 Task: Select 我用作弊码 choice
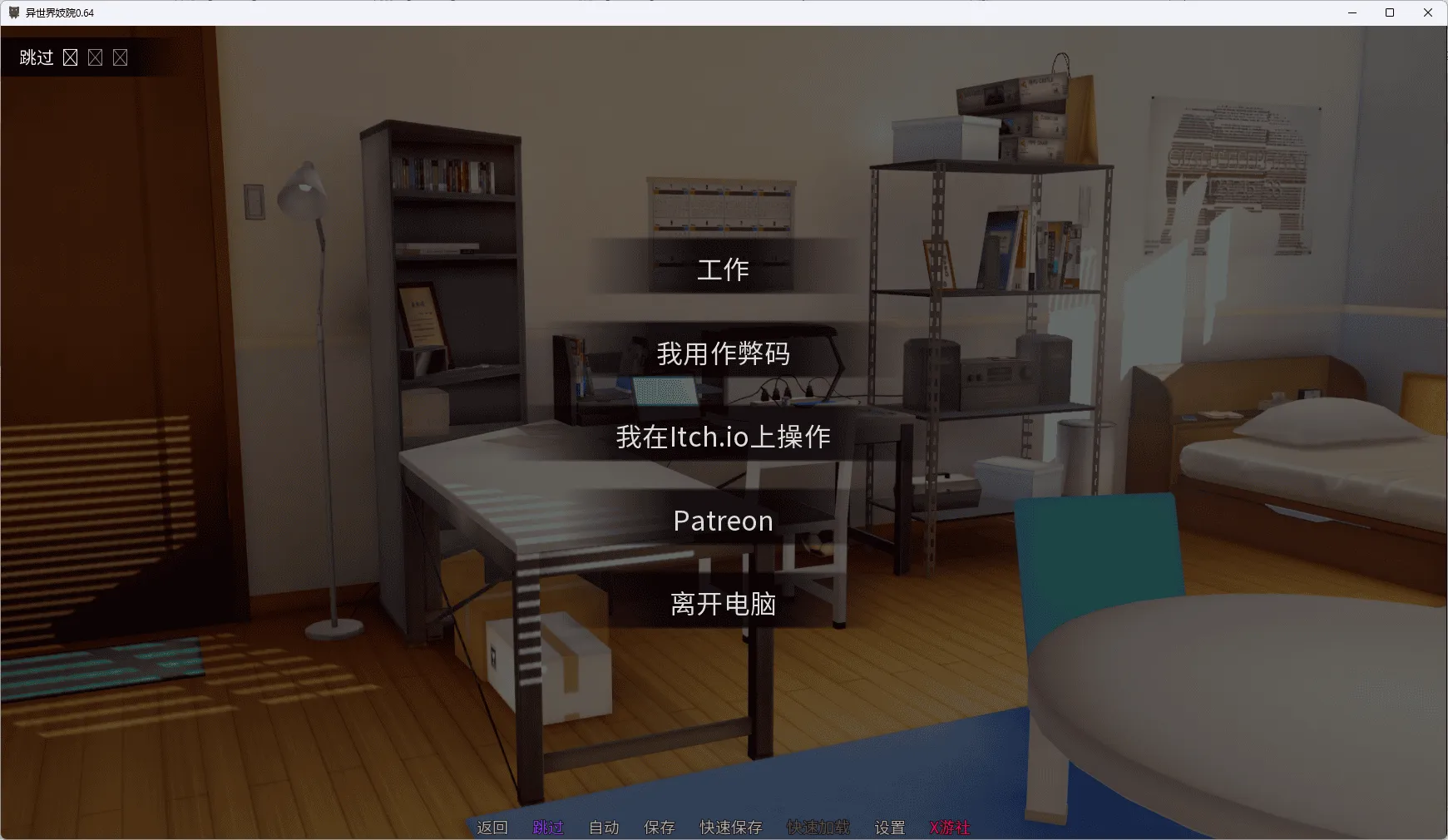click(723, 353)
